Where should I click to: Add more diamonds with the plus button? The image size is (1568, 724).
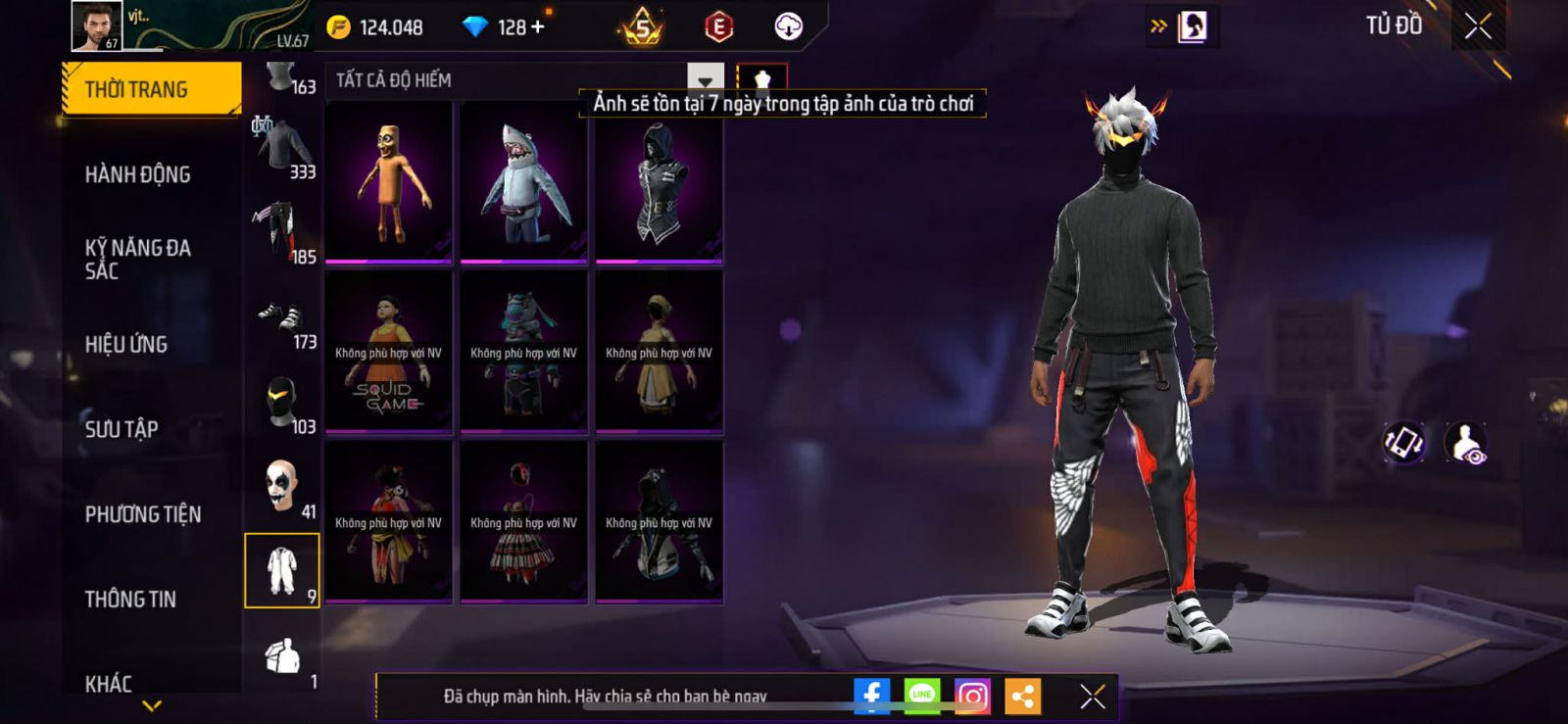click(537, 27)
